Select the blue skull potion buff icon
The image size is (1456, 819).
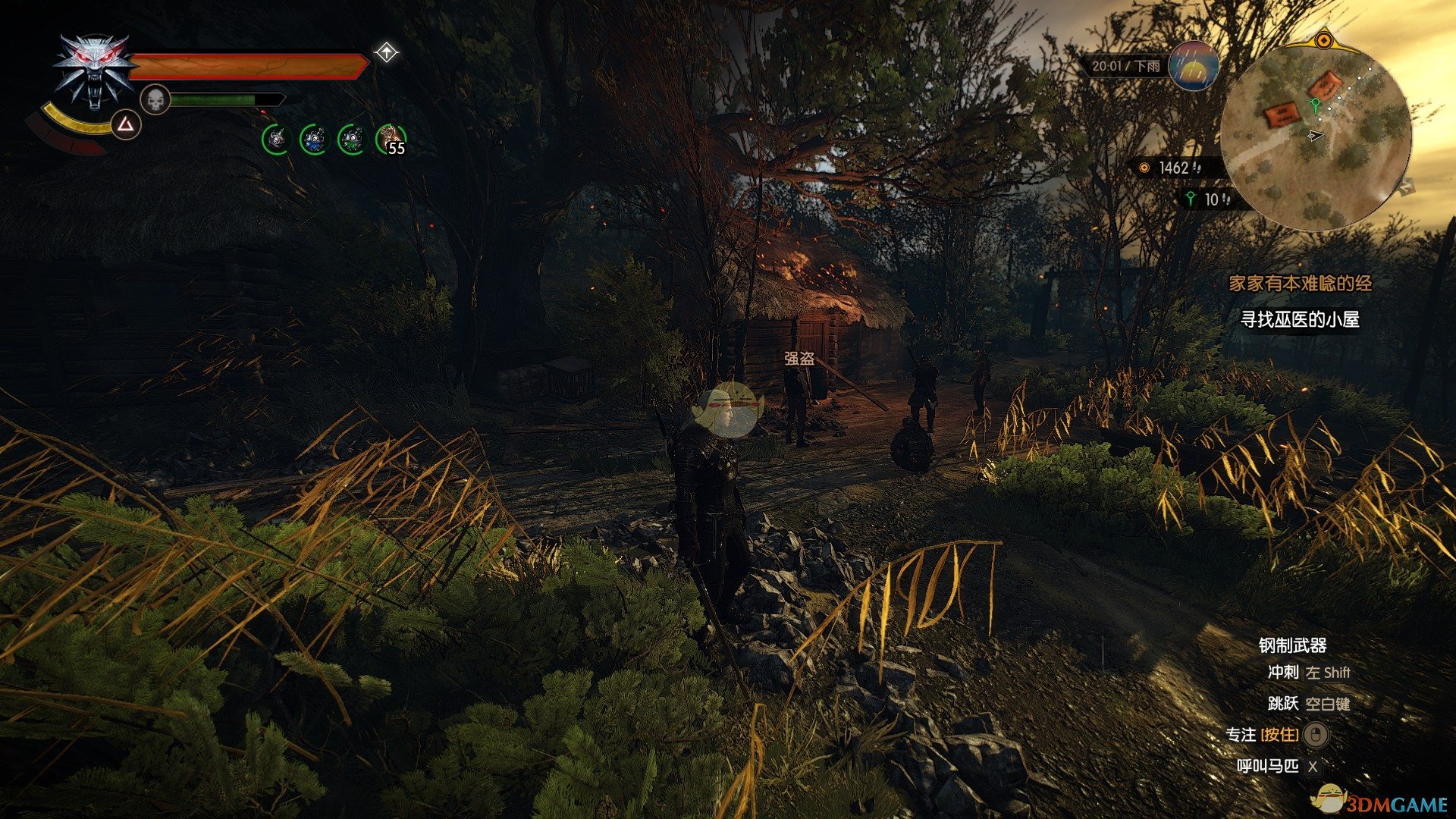[x=313, y=140]
